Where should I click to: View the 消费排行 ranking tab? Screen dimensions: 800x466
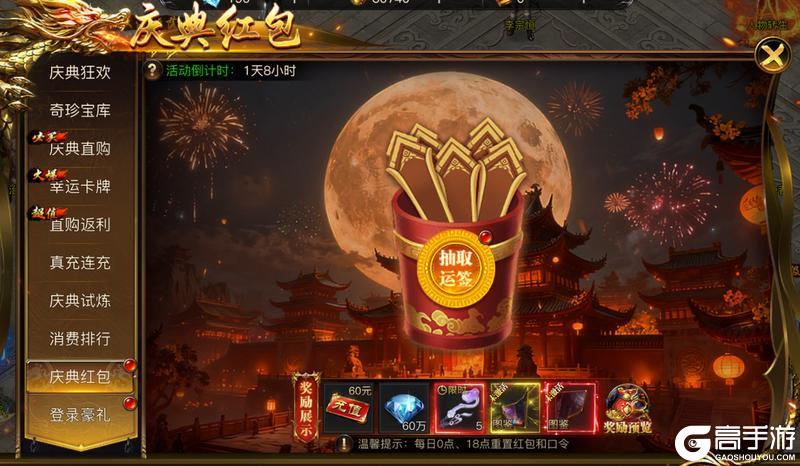pos(80,338)
